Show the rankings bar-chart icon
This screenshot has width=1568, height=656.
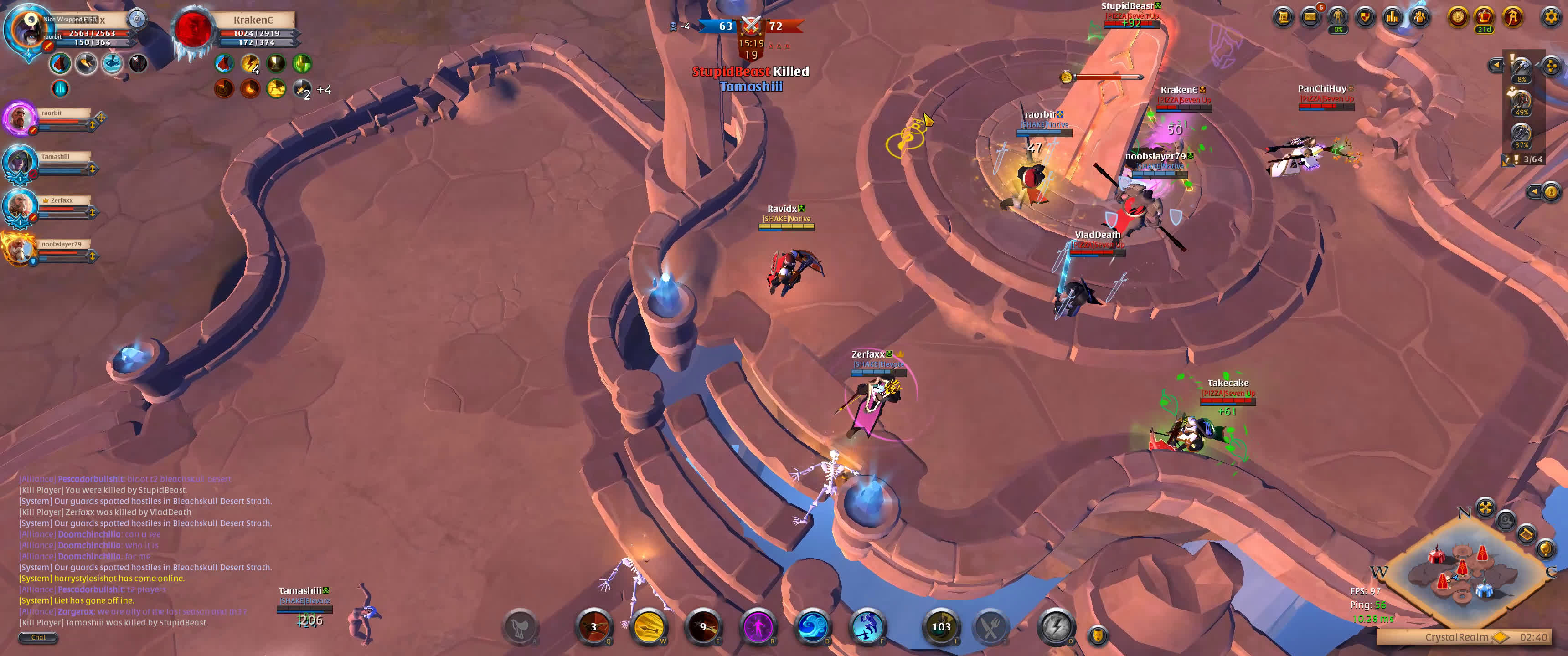(1392, 17)
